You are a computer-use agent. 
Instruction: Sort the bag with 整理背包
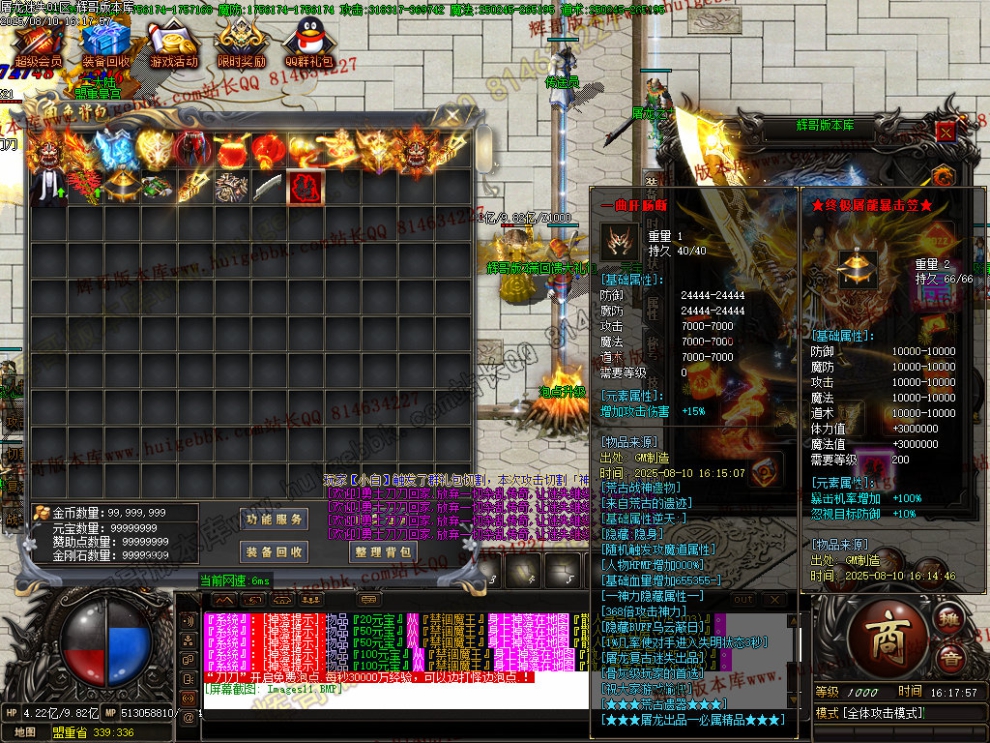(x=381, y=551)
